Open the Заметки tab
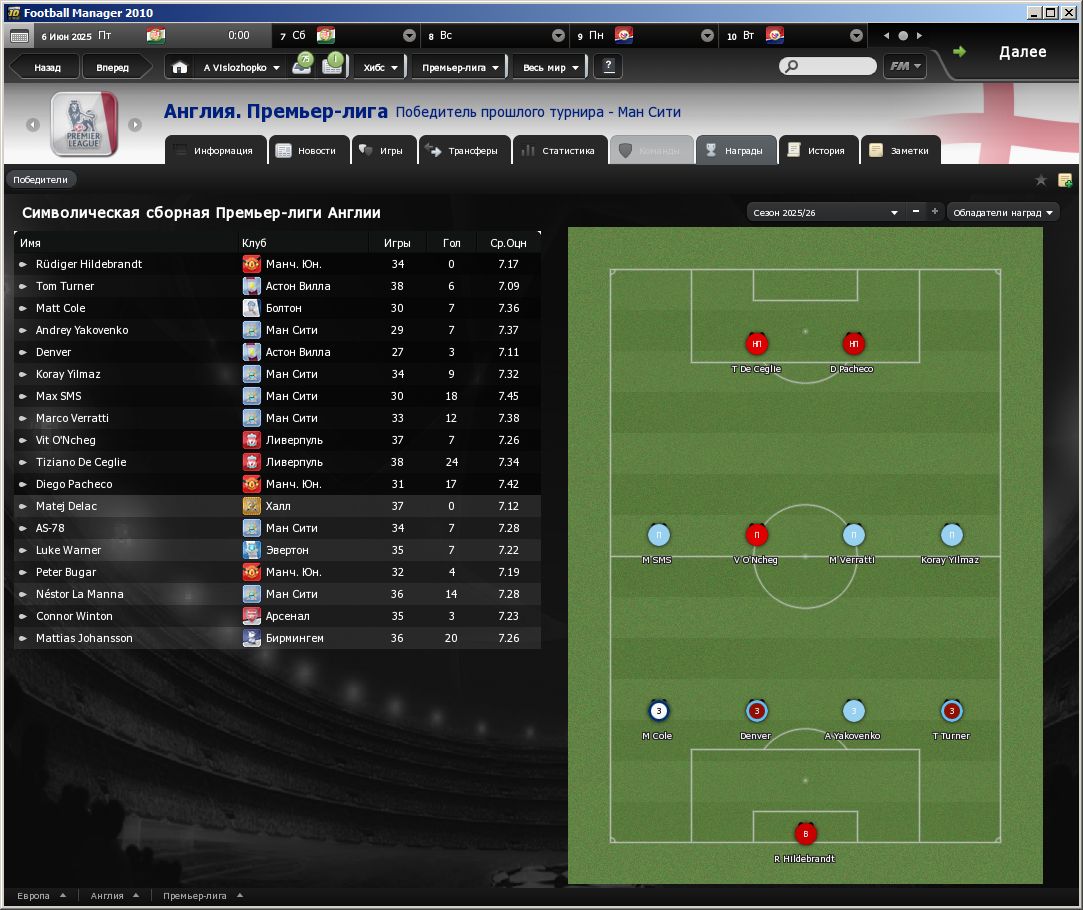 tap(900, 151)
